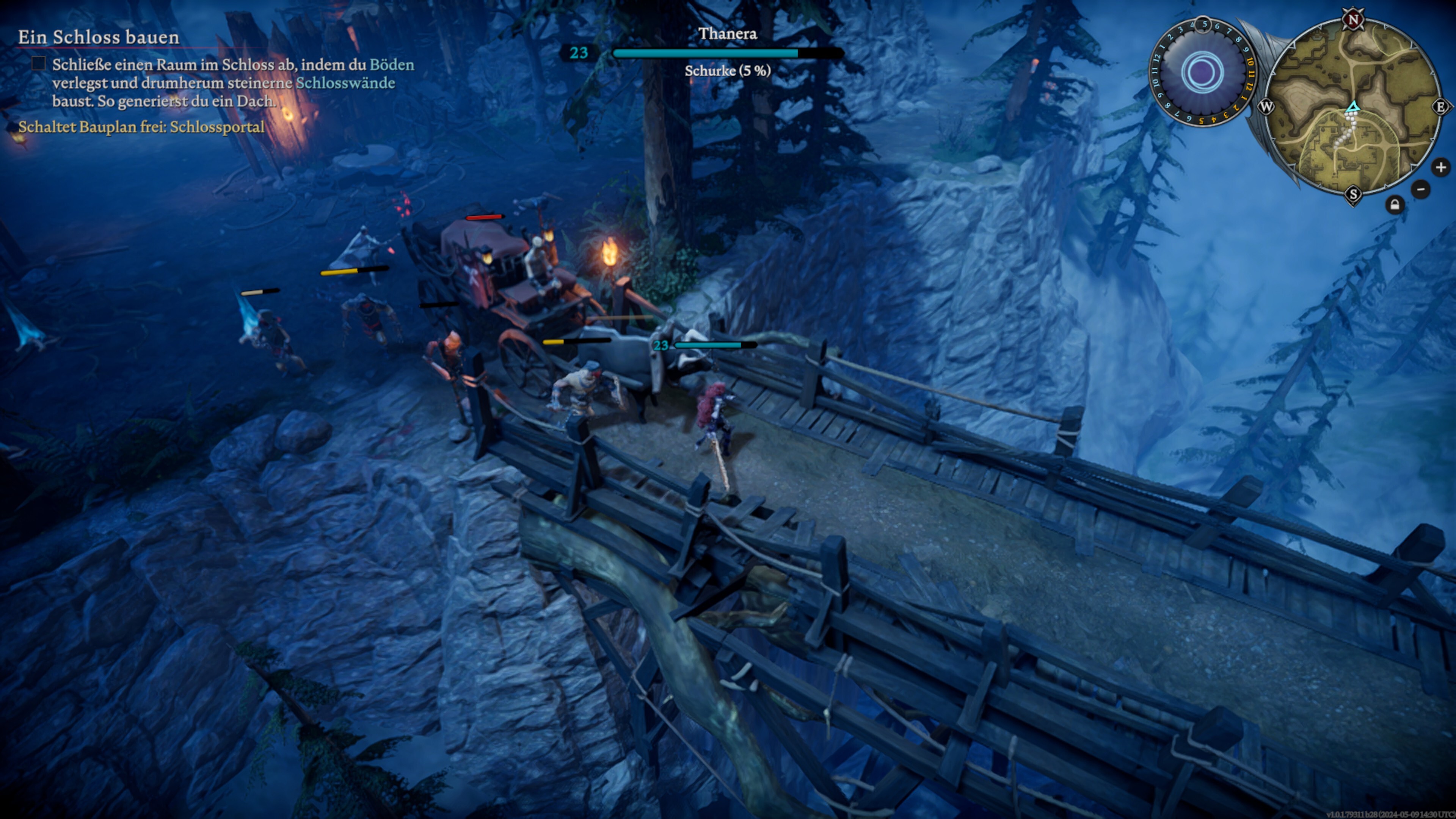Open the "Ein Schloss bauen" quest title
This screenshot has width=1456, height=819.
(x=98, y=37)
